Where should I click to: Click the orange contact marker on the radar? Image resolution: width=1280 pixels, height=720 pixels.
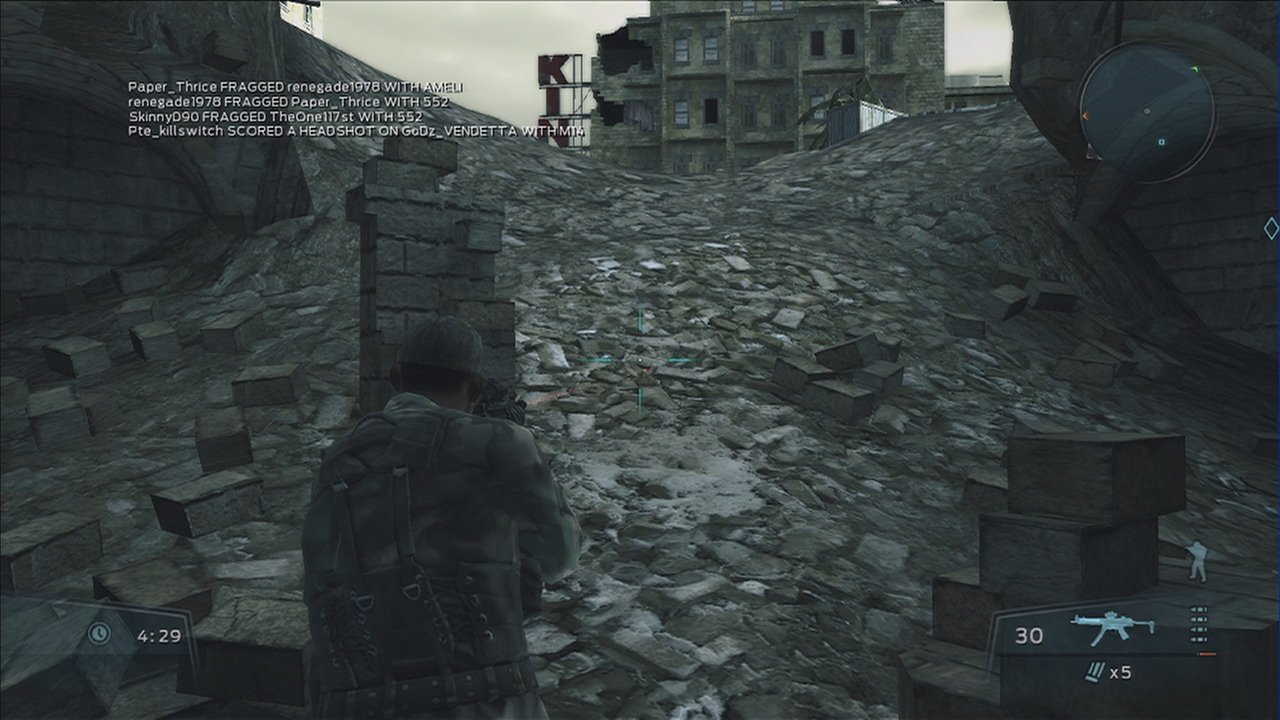(x=1085, y=116)
